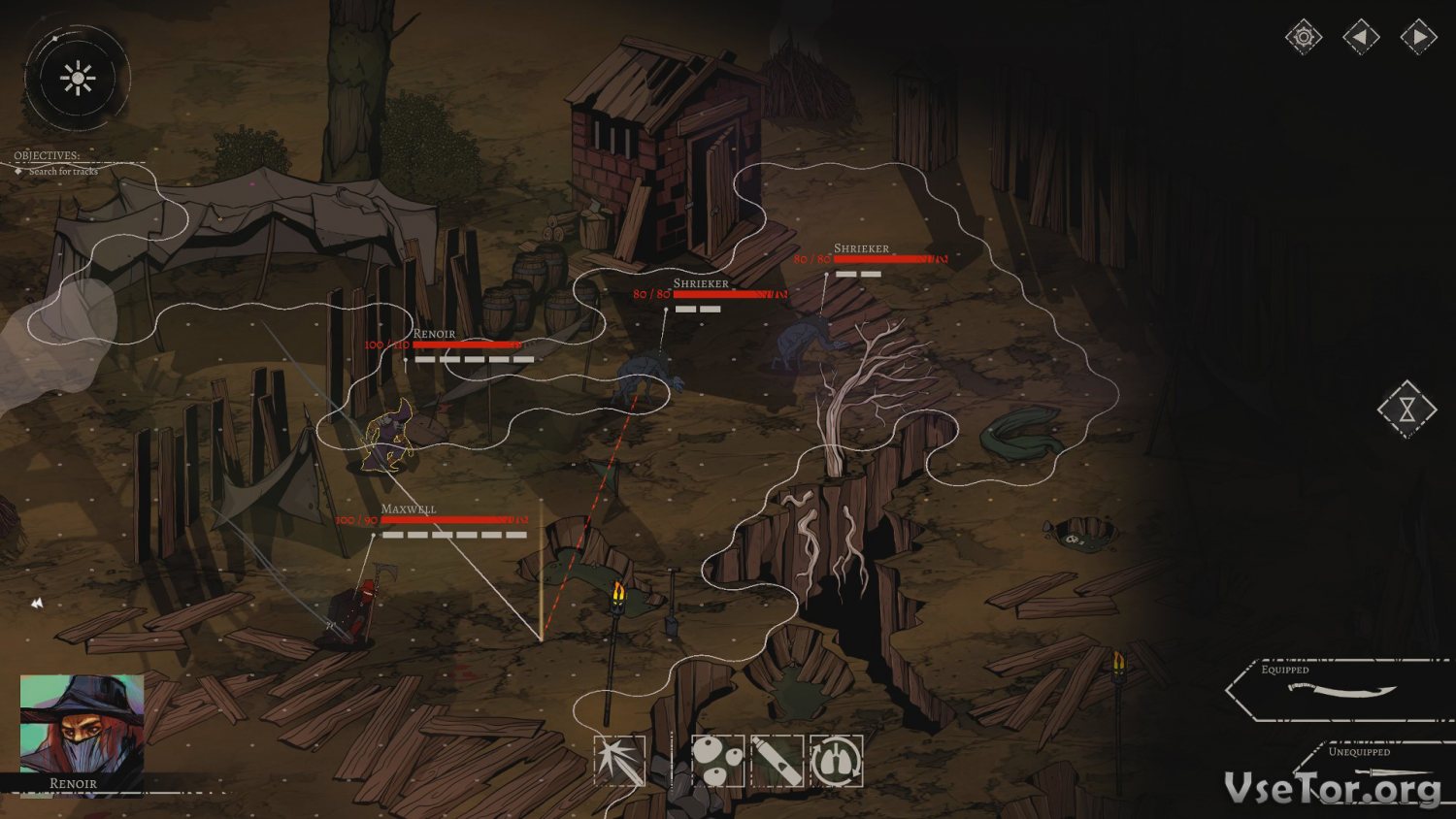Select the Search for tracks objective
Screen dimensions: 1456x819
tap(63, 172)
